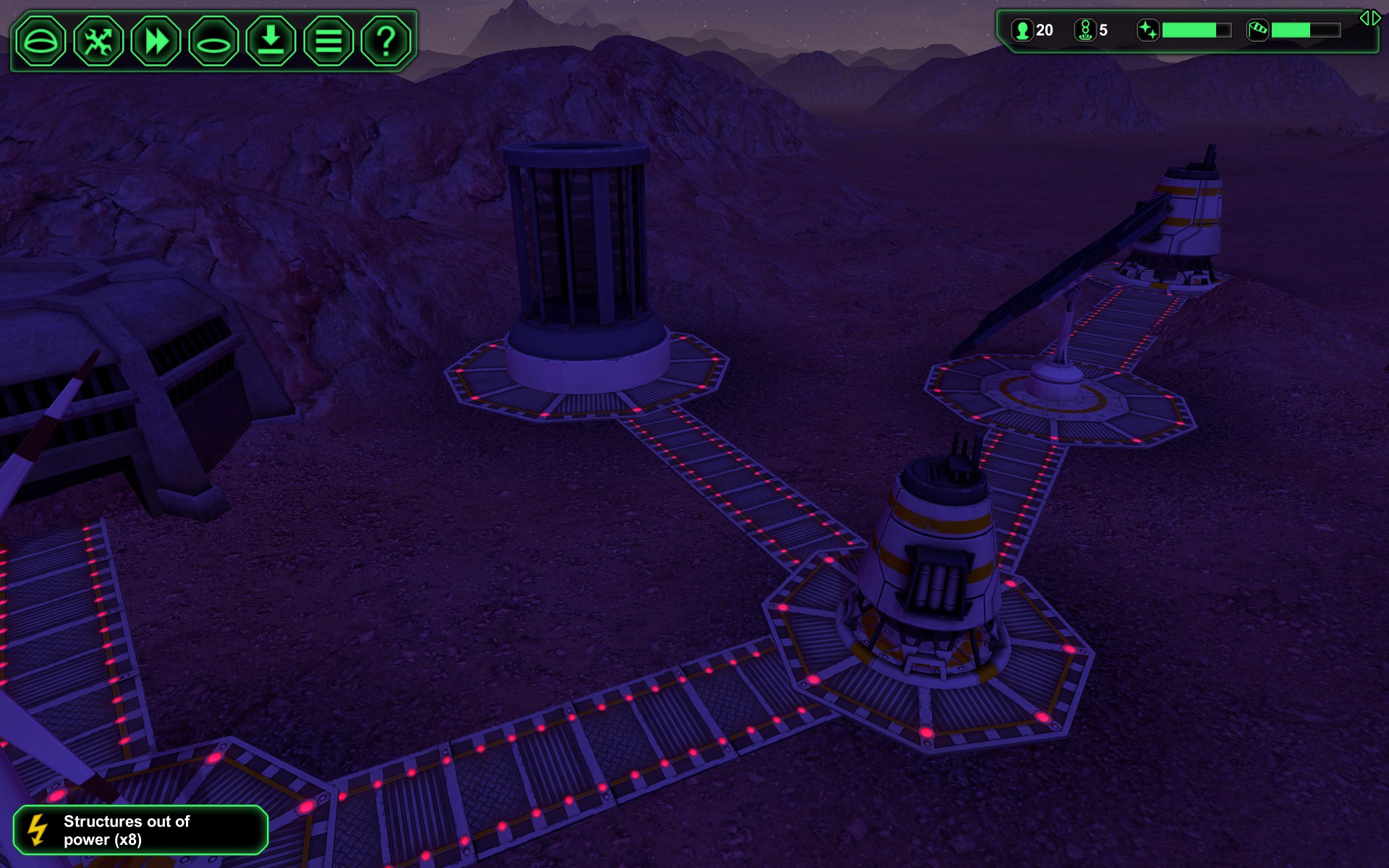
Task: Select the flat ring icon button
Action: (x=213, y=41)
